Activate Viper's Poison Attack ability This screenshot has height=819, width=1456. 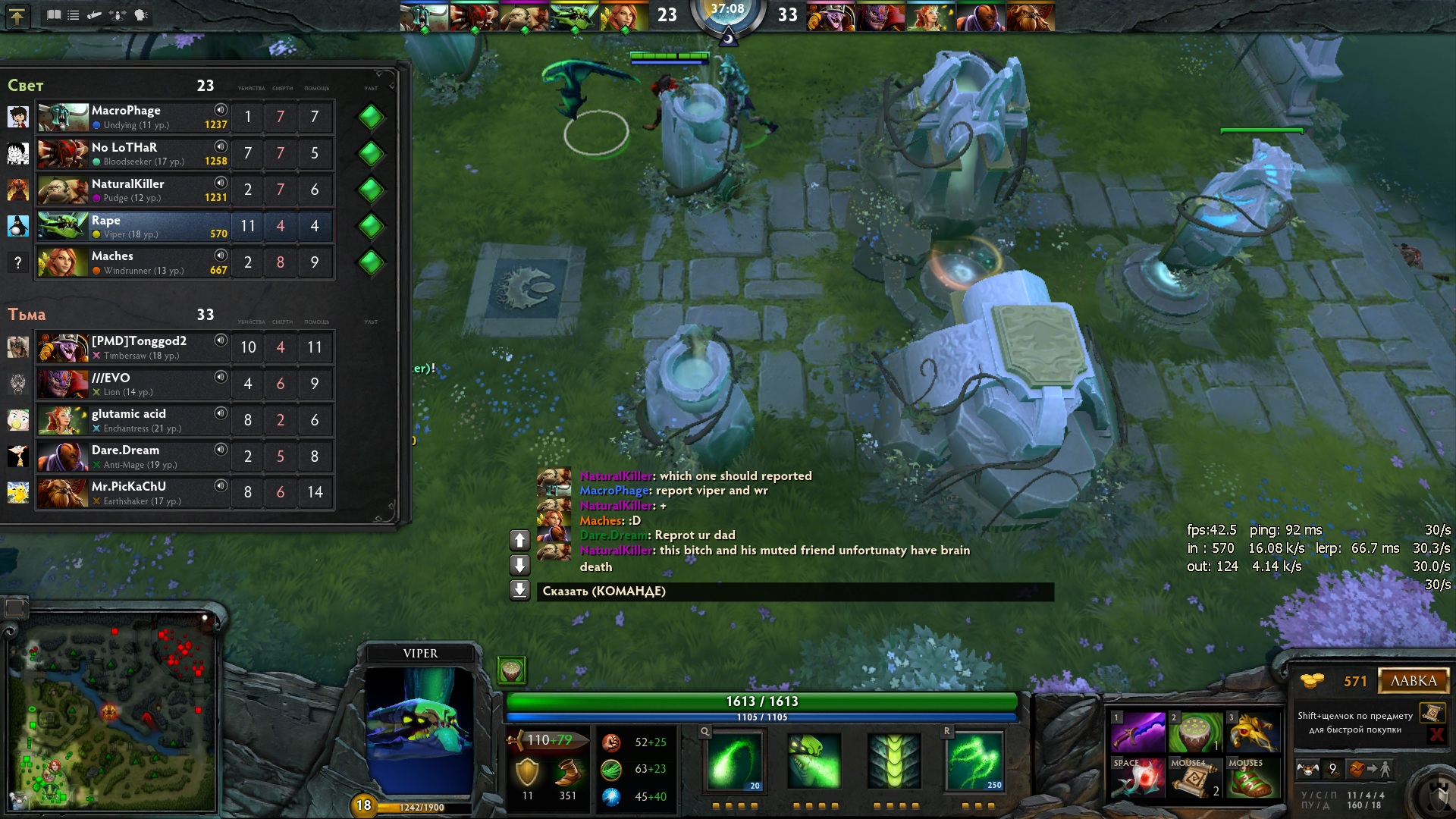click(x=733, y=761)
